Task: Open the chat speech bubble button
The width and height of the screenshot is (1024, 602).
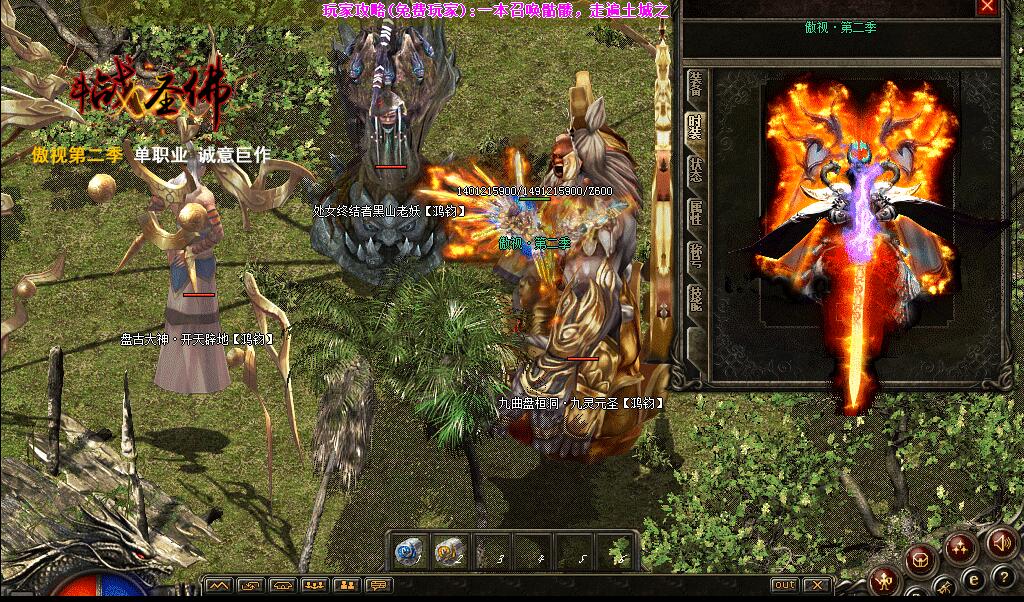Action: click(378, 585)
